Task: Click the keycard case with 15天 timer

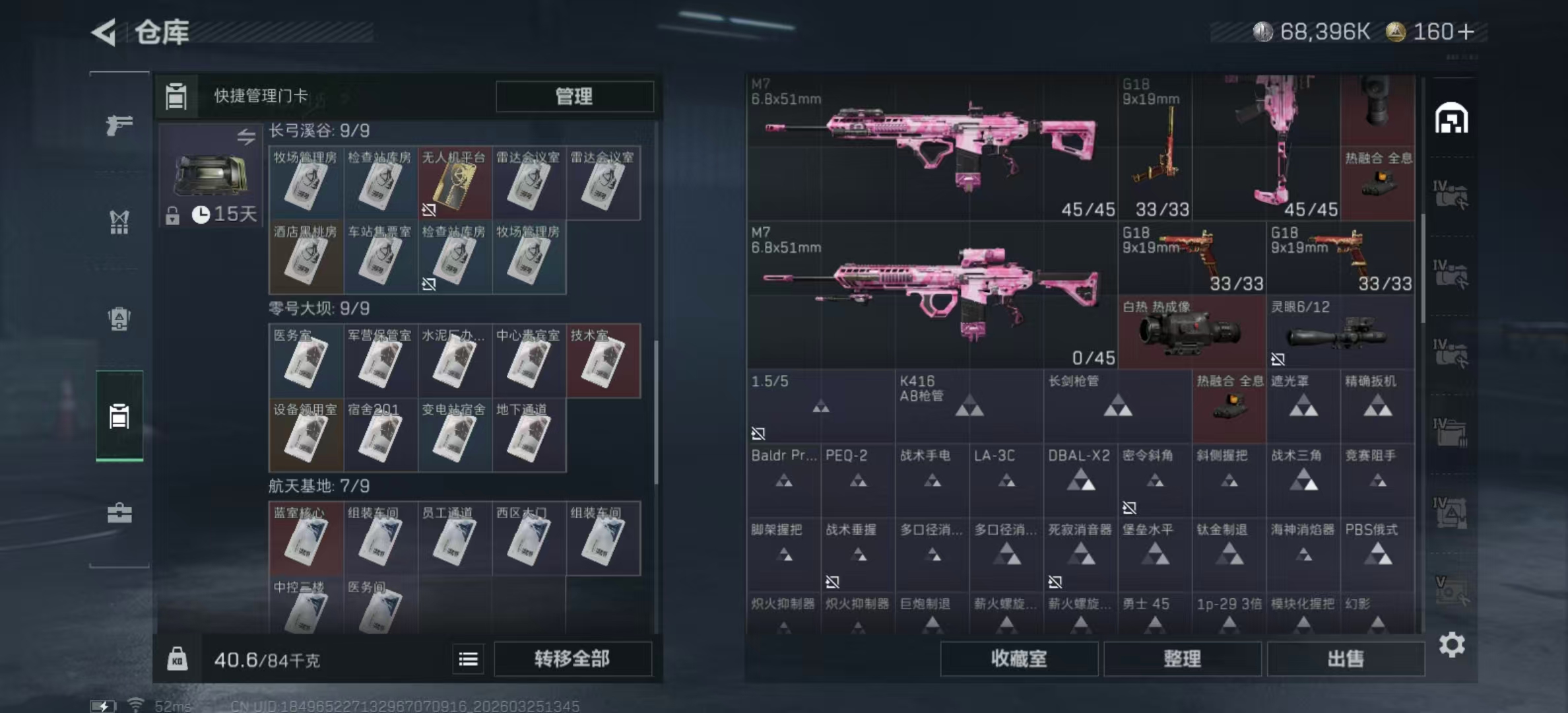Action: point(210,175)
